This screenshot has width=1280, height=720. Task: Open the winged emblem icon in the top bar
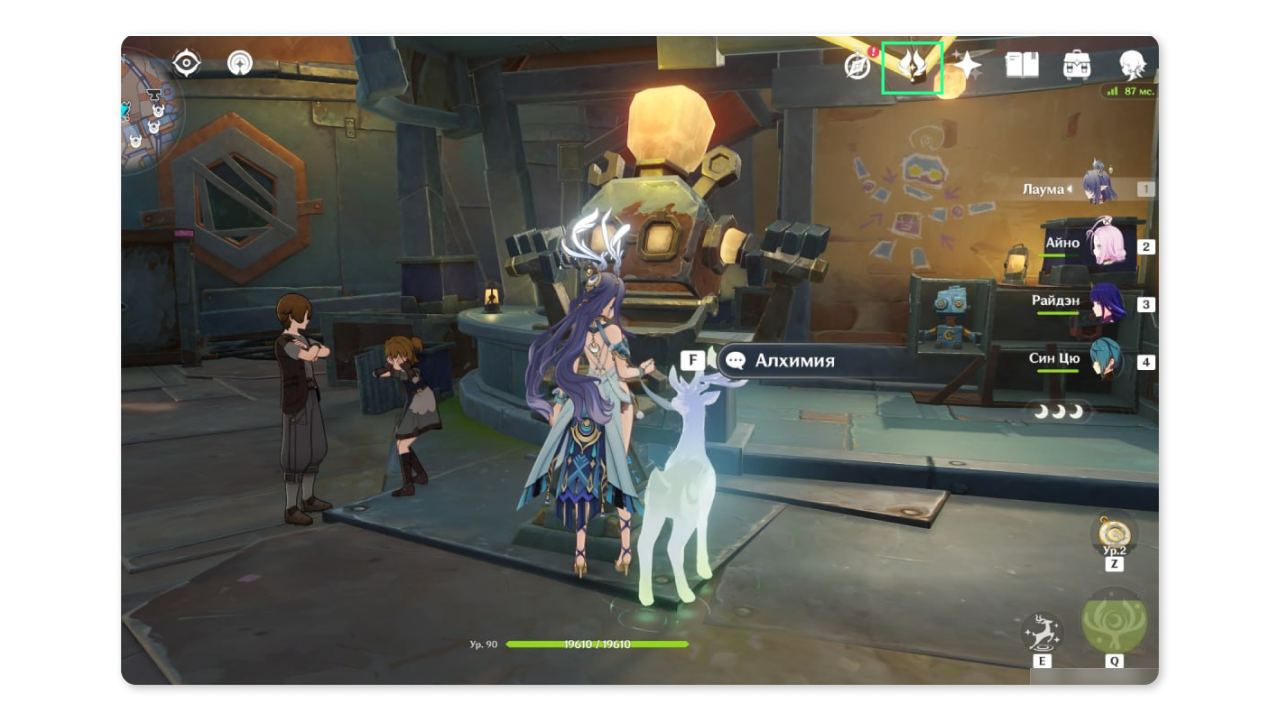coord(912,67)
